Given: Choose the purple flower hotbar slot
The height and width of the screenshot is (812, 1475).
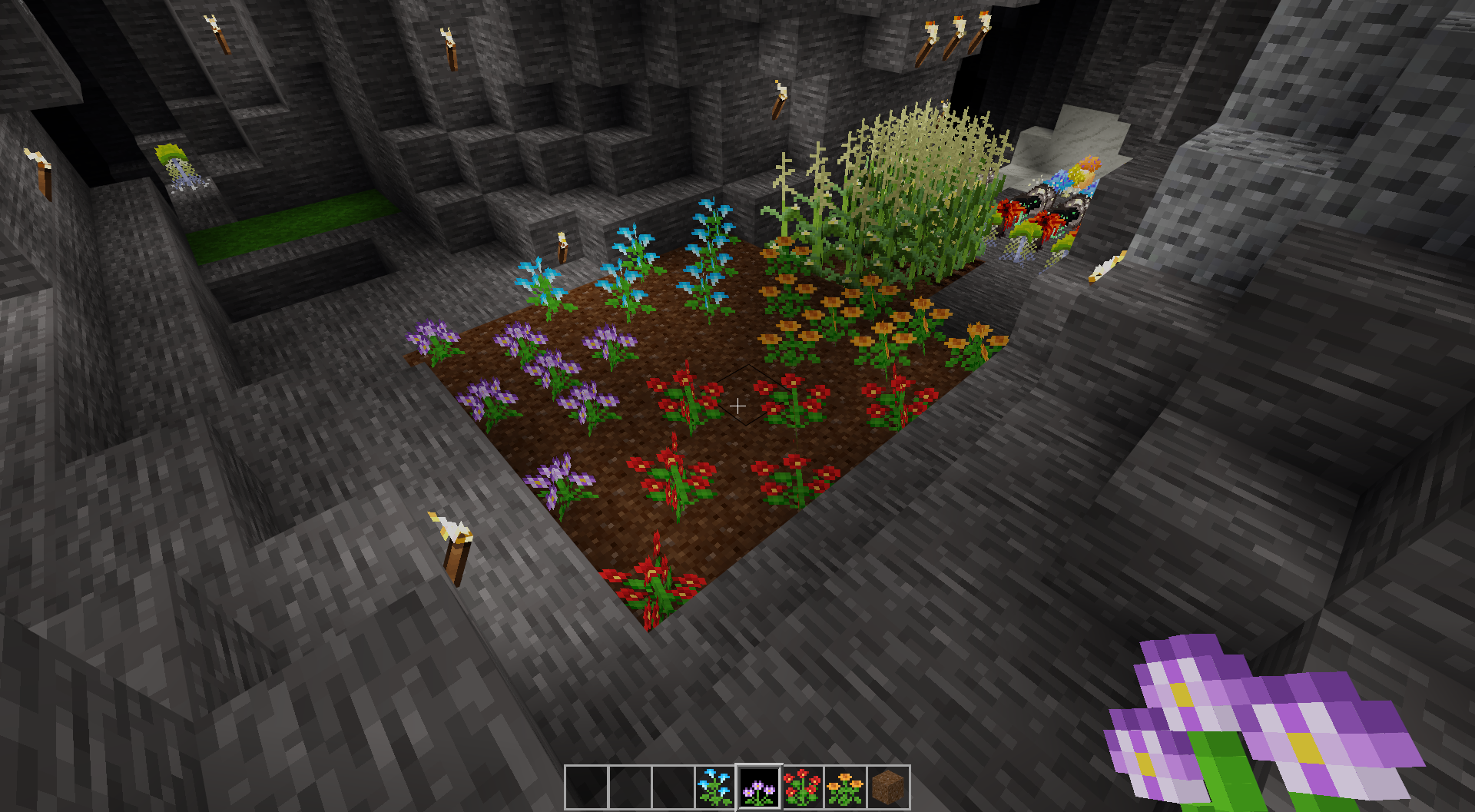Looking at the screenshot, I should [759, 787].
